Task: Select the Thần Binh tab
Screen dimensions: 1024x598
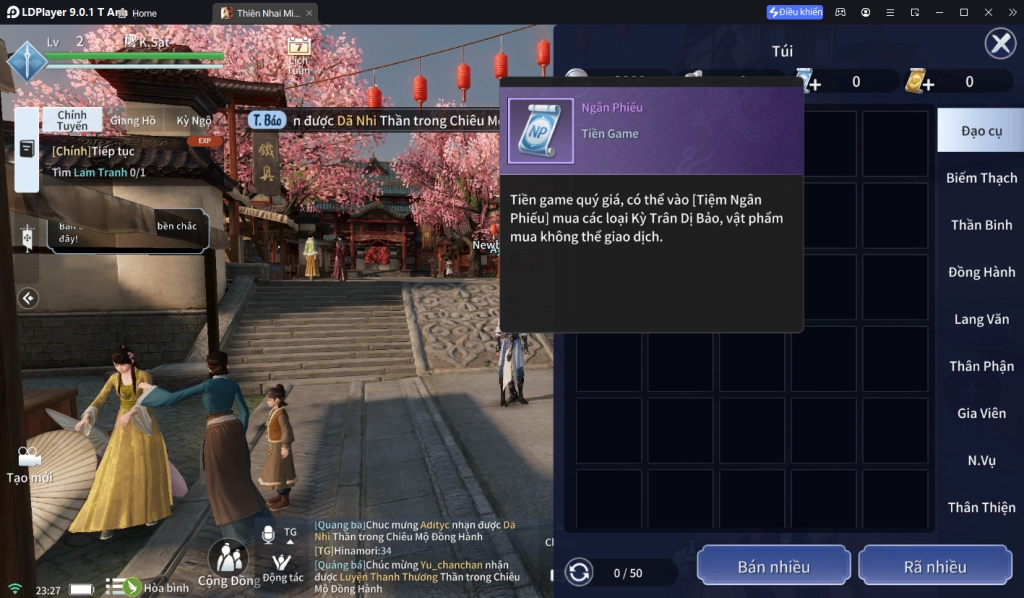Action: point(981,225)
